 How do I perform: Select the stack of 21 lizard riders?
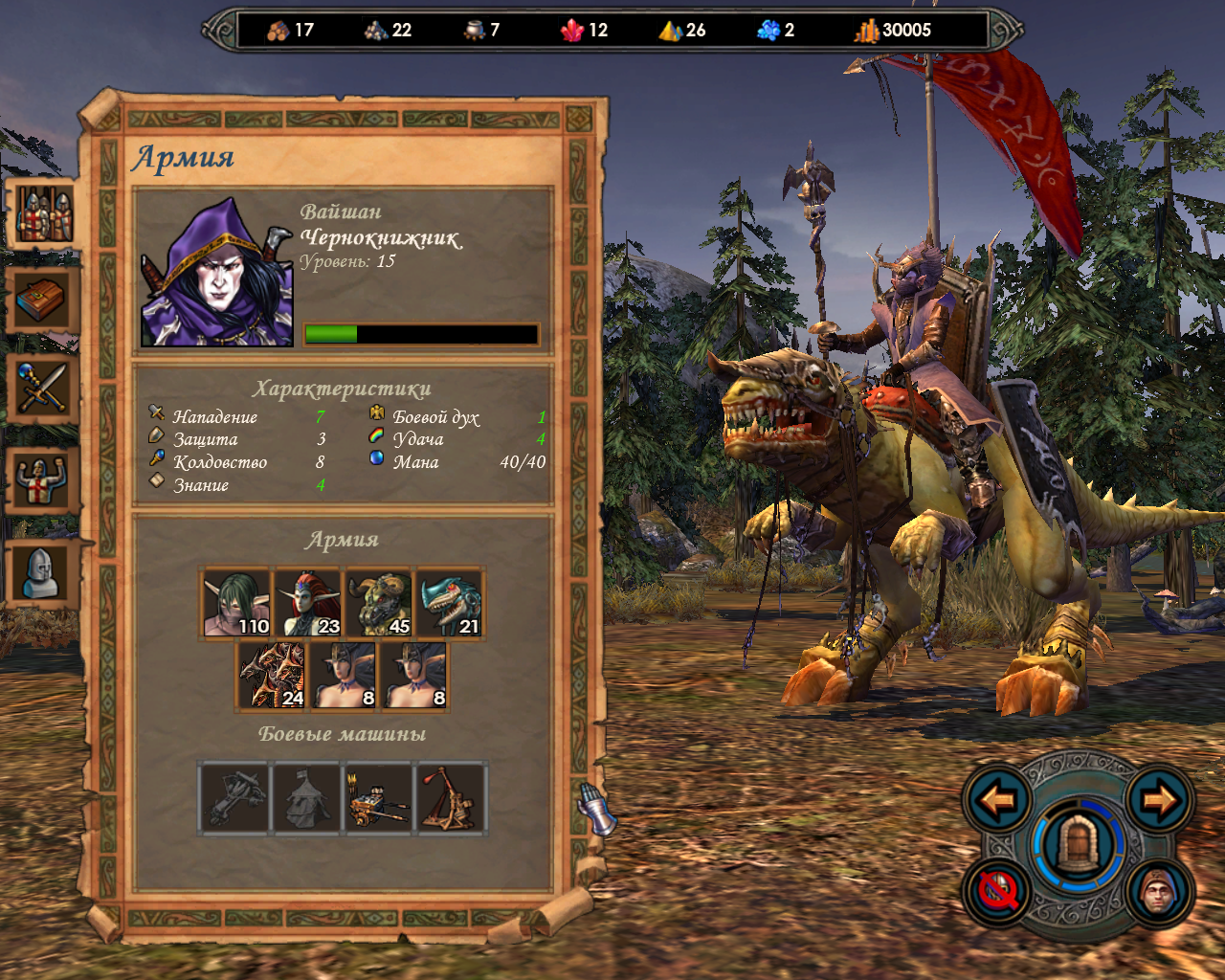point(450,604)
